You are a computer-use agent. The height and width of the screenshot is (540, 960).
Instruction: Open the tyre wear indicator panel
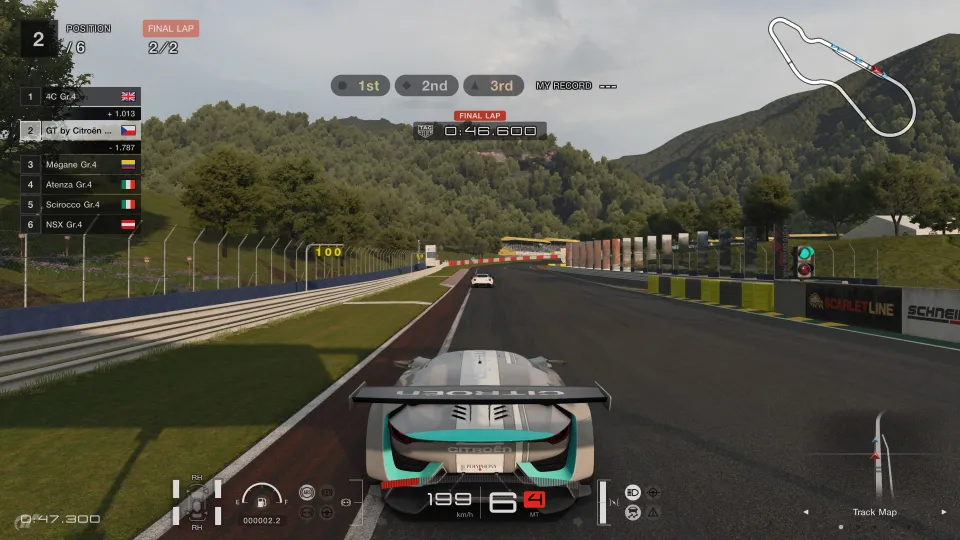pyautogui.click(x=196, y=502)
